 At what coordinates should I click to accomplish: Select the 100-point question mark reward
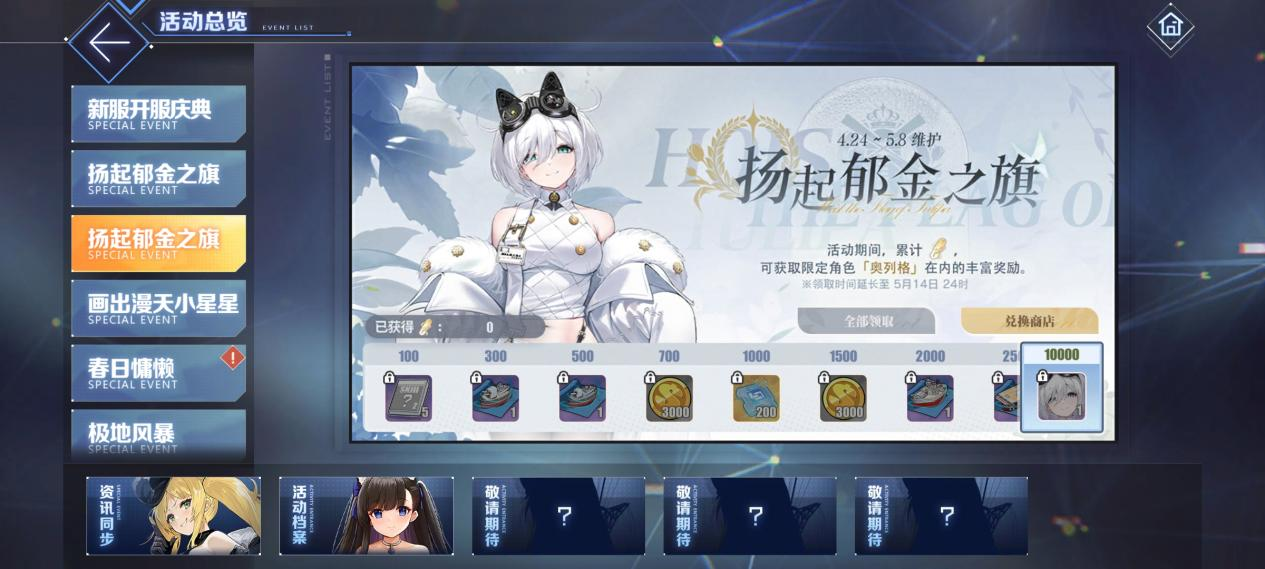[x=409, y=397]
